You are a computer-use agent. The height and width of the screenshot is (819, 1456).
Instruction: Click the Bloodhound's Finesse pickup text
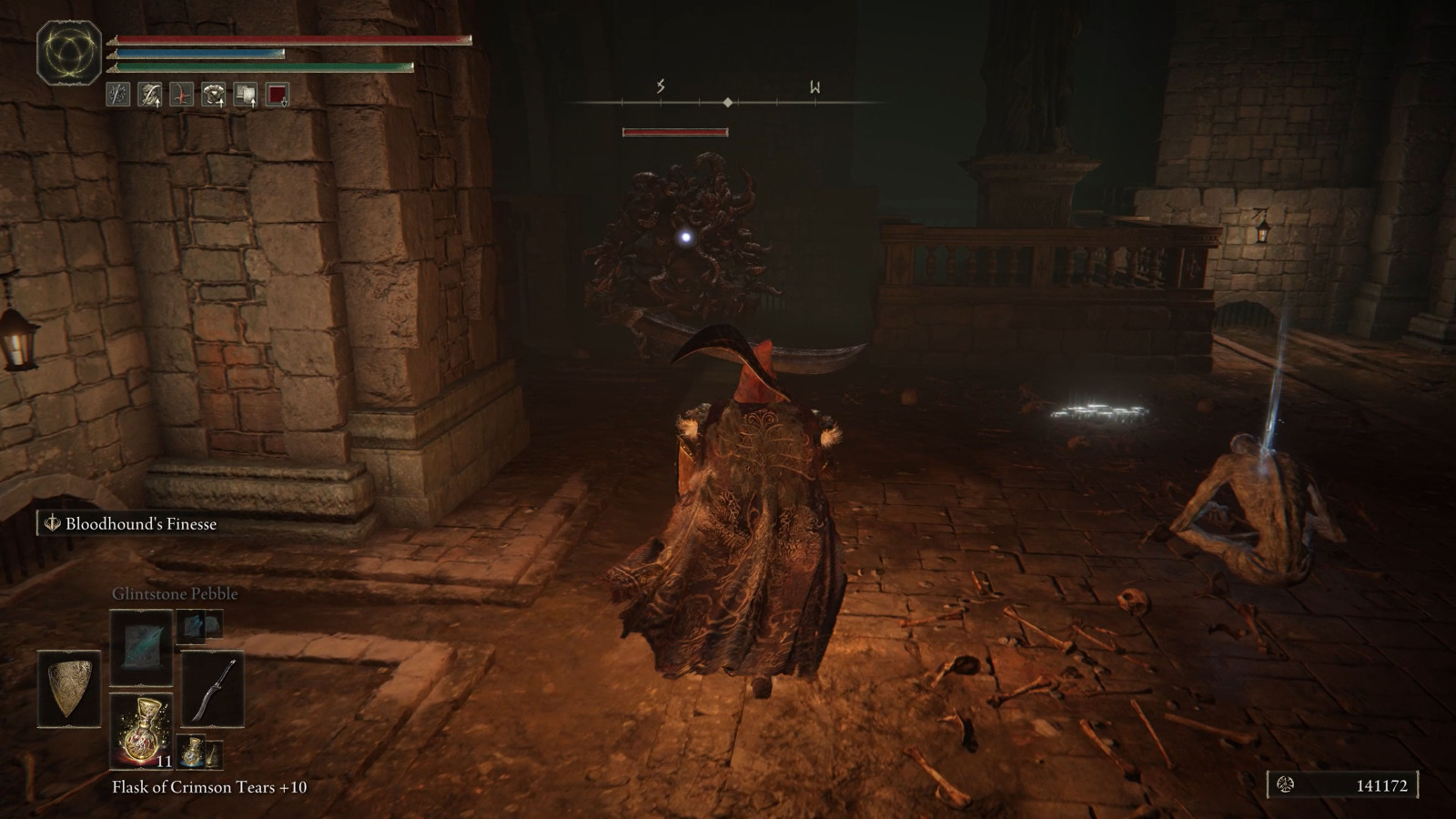coord(139,524)
